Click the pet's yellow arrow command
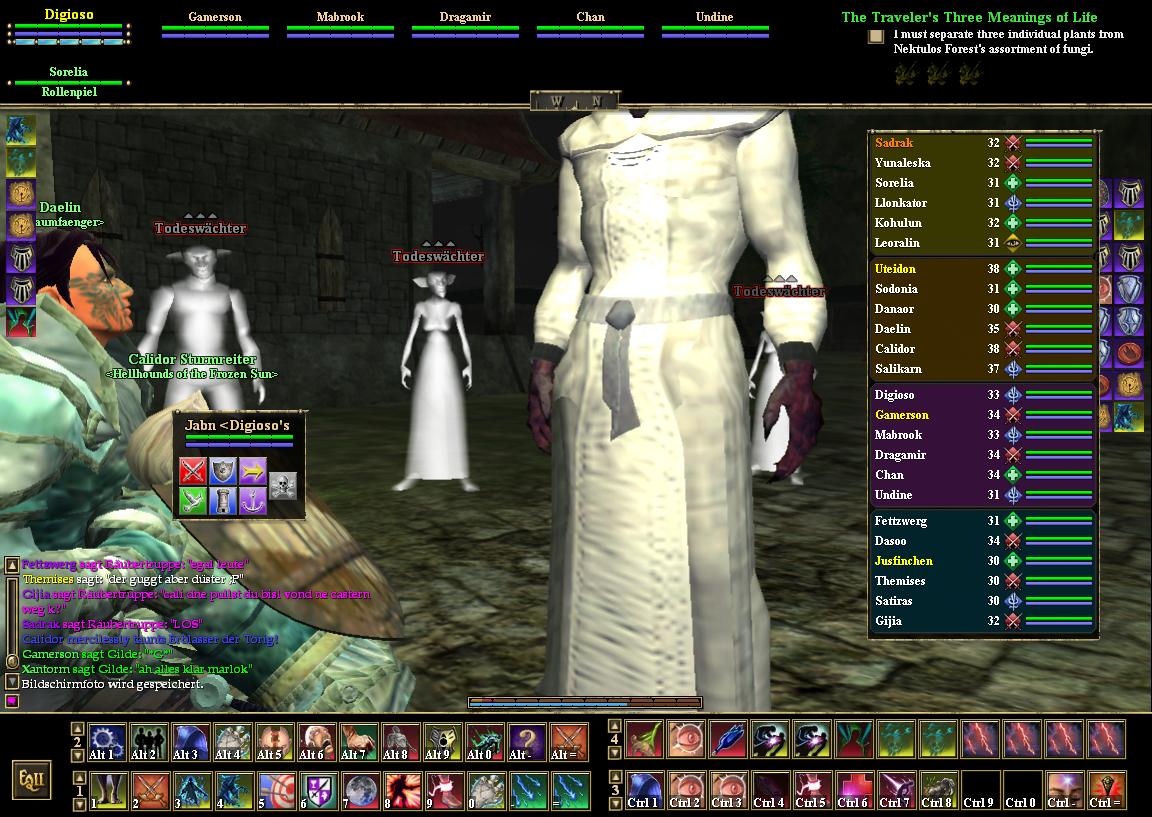 tap(252, 470)
